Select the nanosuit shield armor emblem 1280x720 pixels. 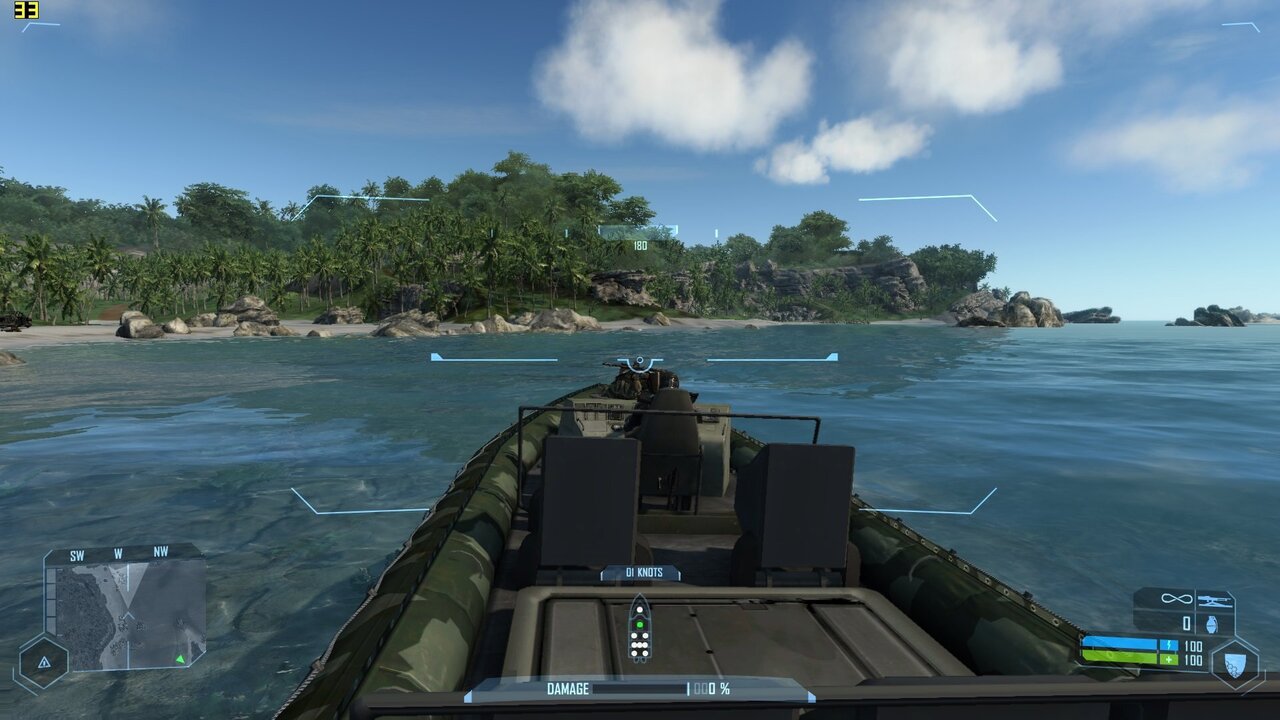click(1235, 663)
